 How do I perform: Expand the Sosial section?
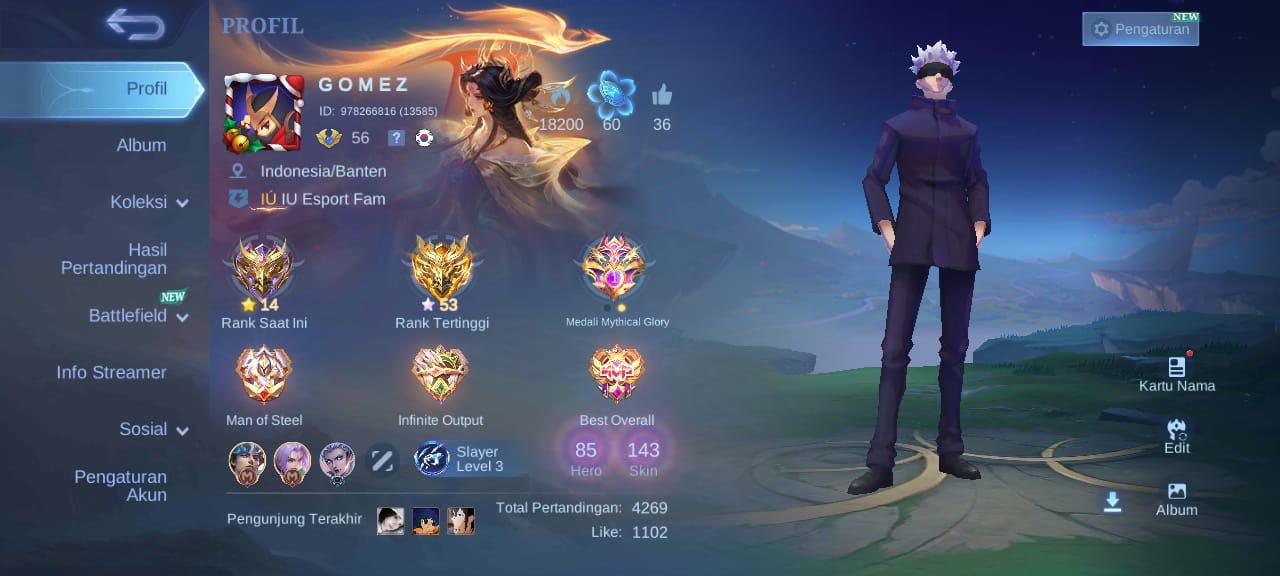154,429
